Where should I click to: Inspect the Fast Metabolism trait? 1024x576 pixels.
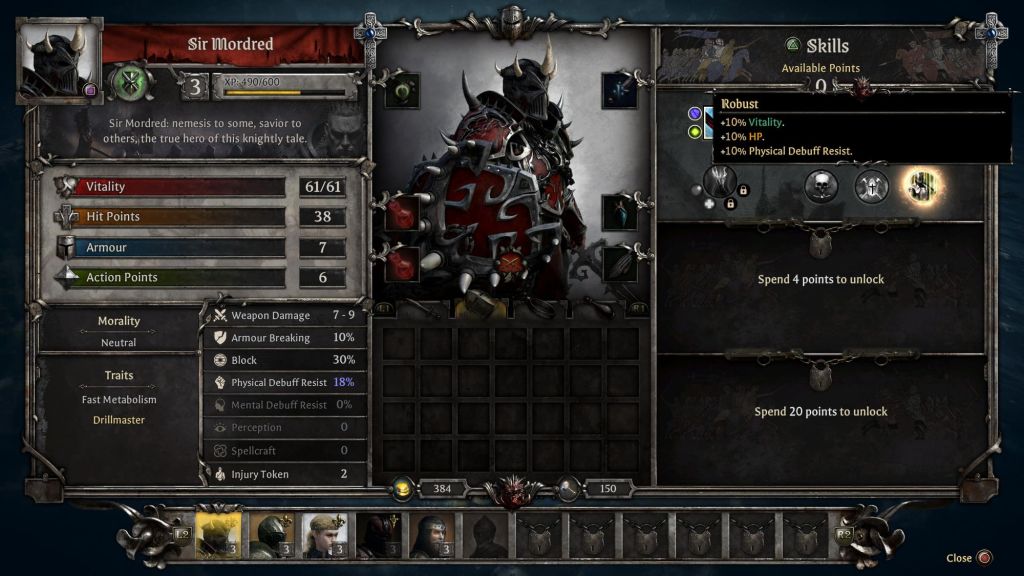(119, 399)
